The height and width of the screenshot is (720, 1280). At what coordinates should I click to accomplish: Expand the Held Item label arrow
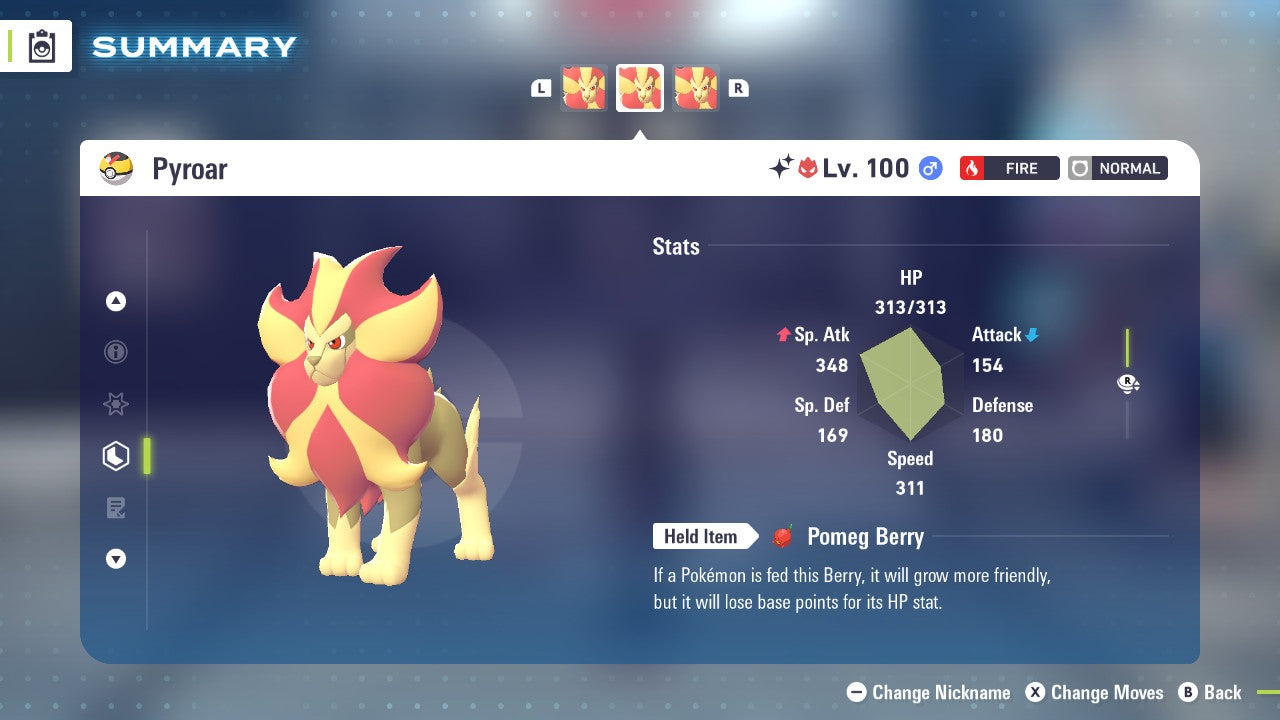(708, 536)
